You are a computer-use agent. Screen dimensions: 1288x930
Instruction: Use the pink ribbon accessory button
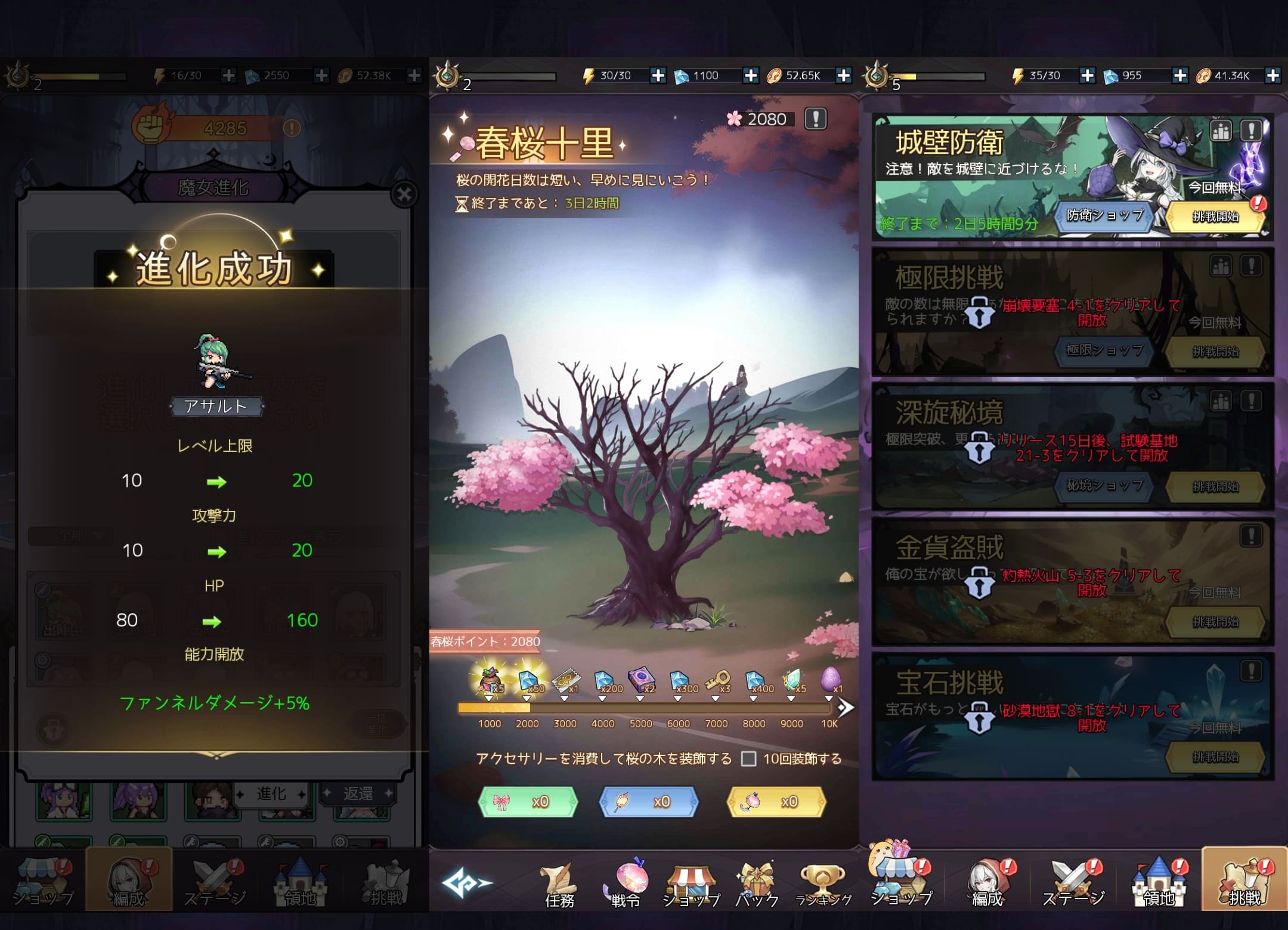point(528,801)
